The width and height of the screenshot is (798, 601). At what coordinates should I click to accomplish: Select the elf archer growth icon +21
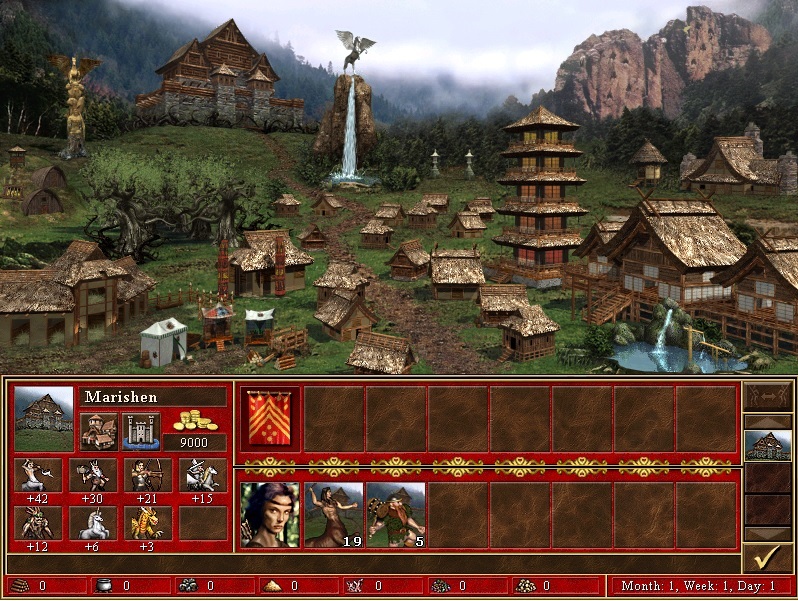[148, 475]
